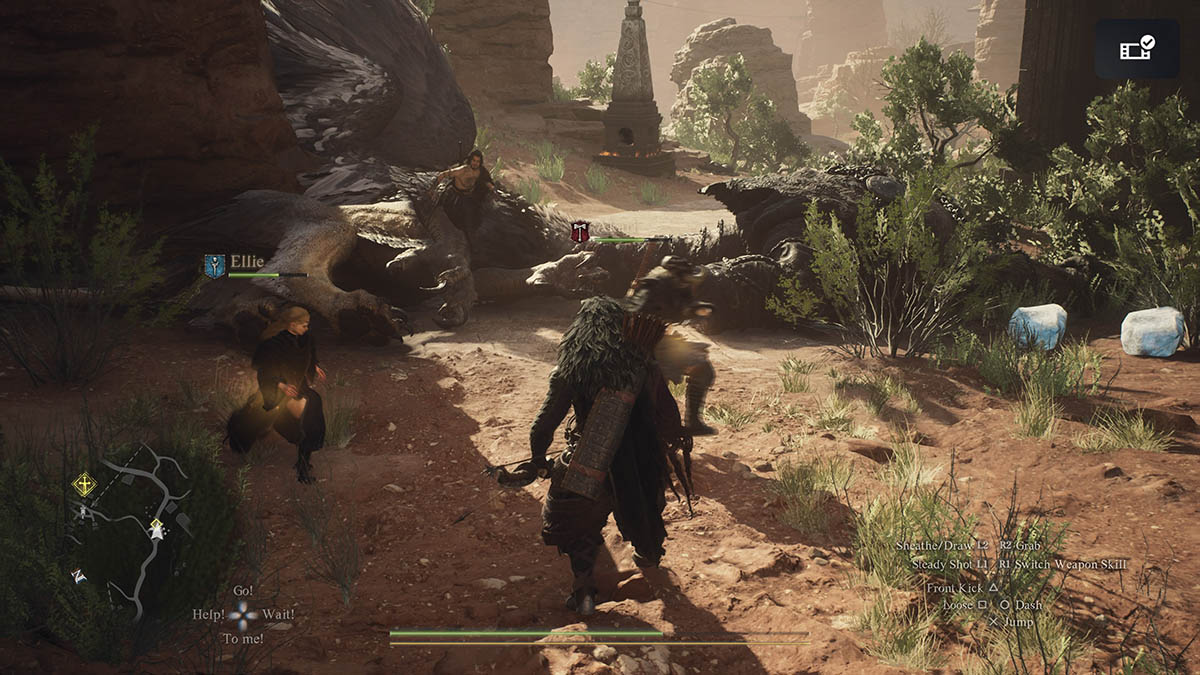
Task: Click the north compass indicator on minimap
Action: pos(79,576)
